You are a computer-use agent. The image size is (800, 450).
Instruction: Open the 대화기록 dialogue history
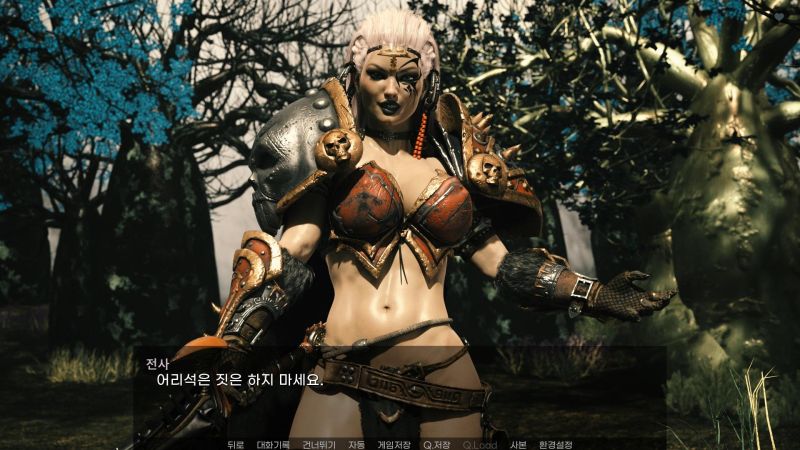[x=273, y=444]
